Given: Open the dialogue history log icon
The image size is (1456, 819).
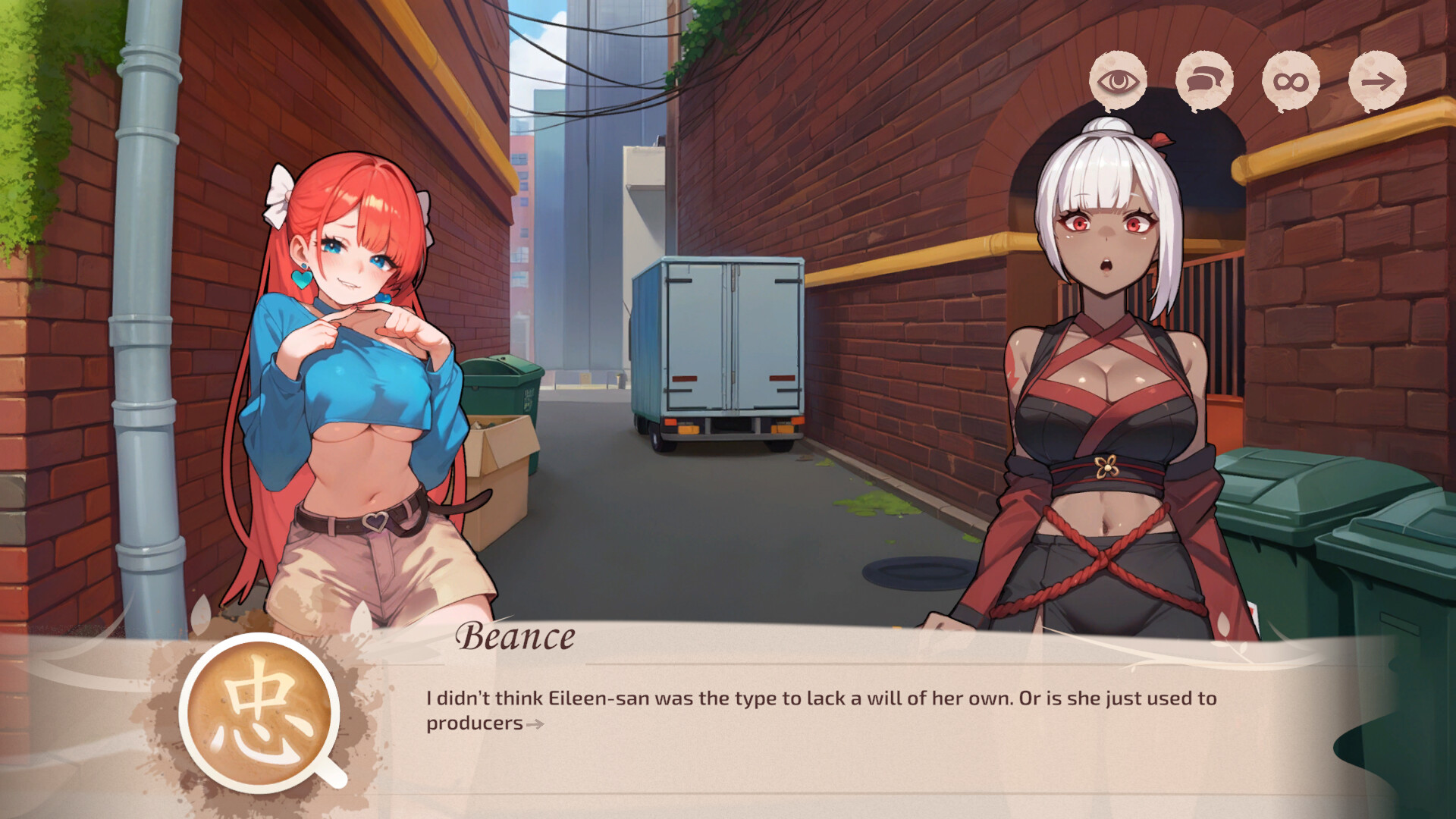Looking at the screenshot, I should click(x=1204, y=80).
